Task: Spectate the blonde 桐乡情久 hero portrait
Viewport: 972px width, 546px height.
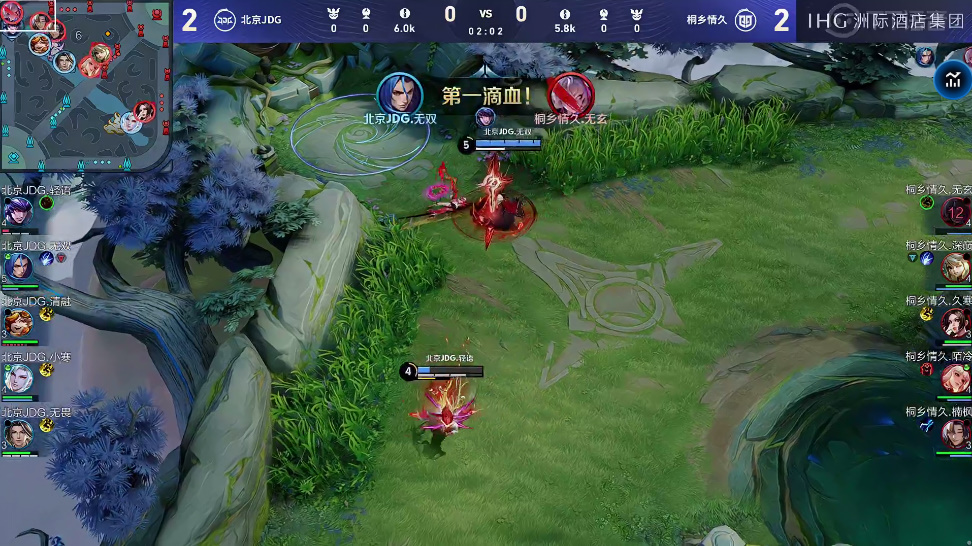Action: (954, 267)
